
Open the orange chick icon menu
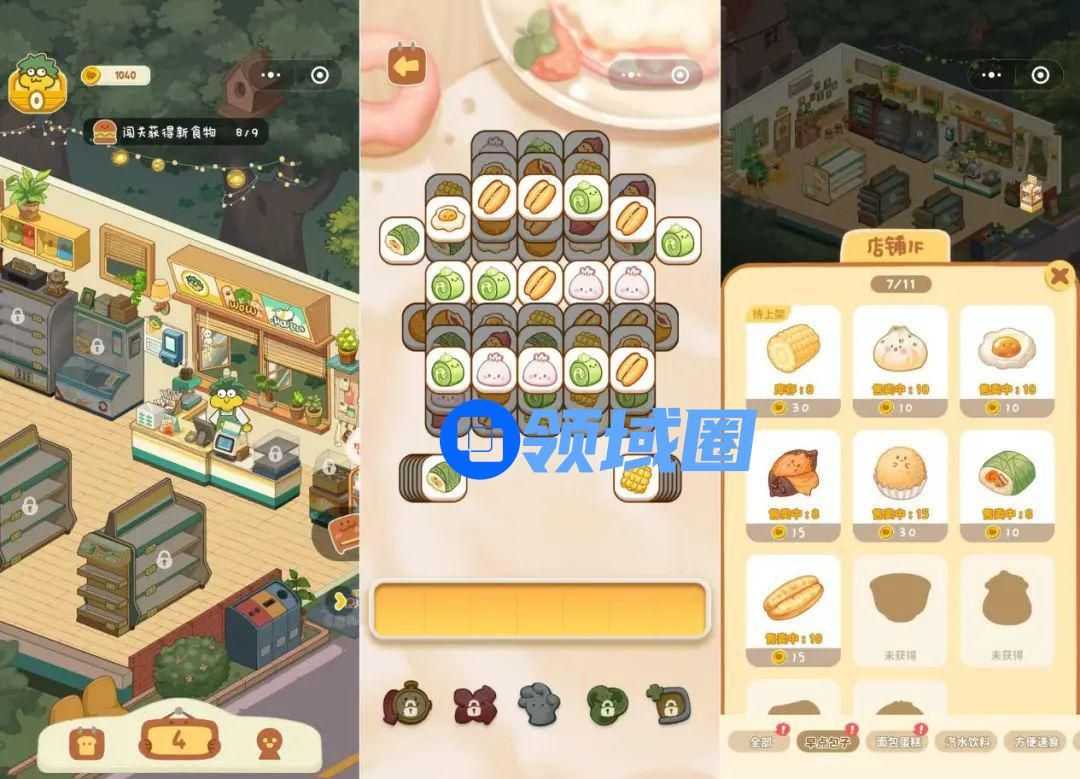pyautogui.click(x=268, y=742)
